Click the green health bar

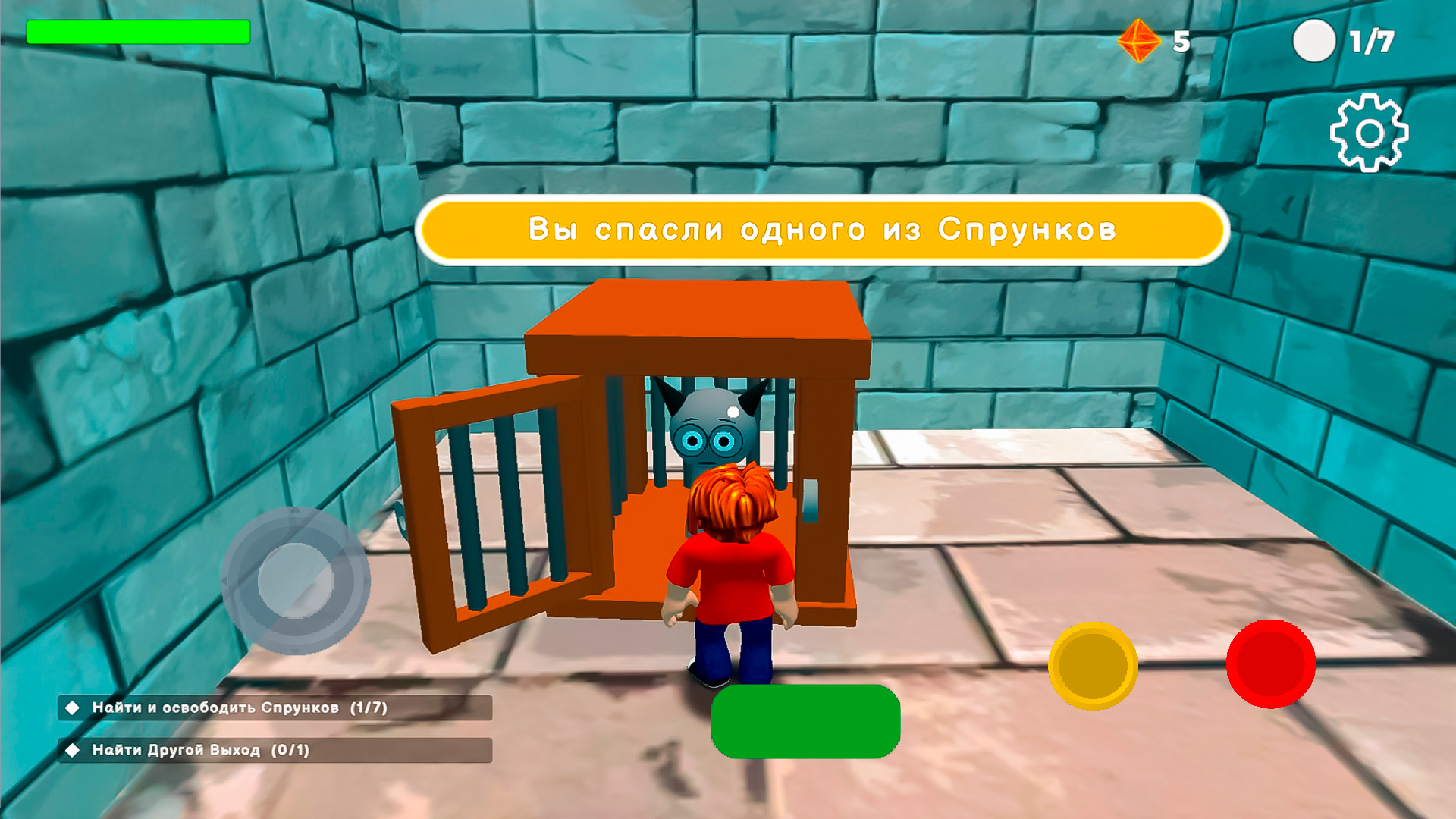tap(136, 33)
